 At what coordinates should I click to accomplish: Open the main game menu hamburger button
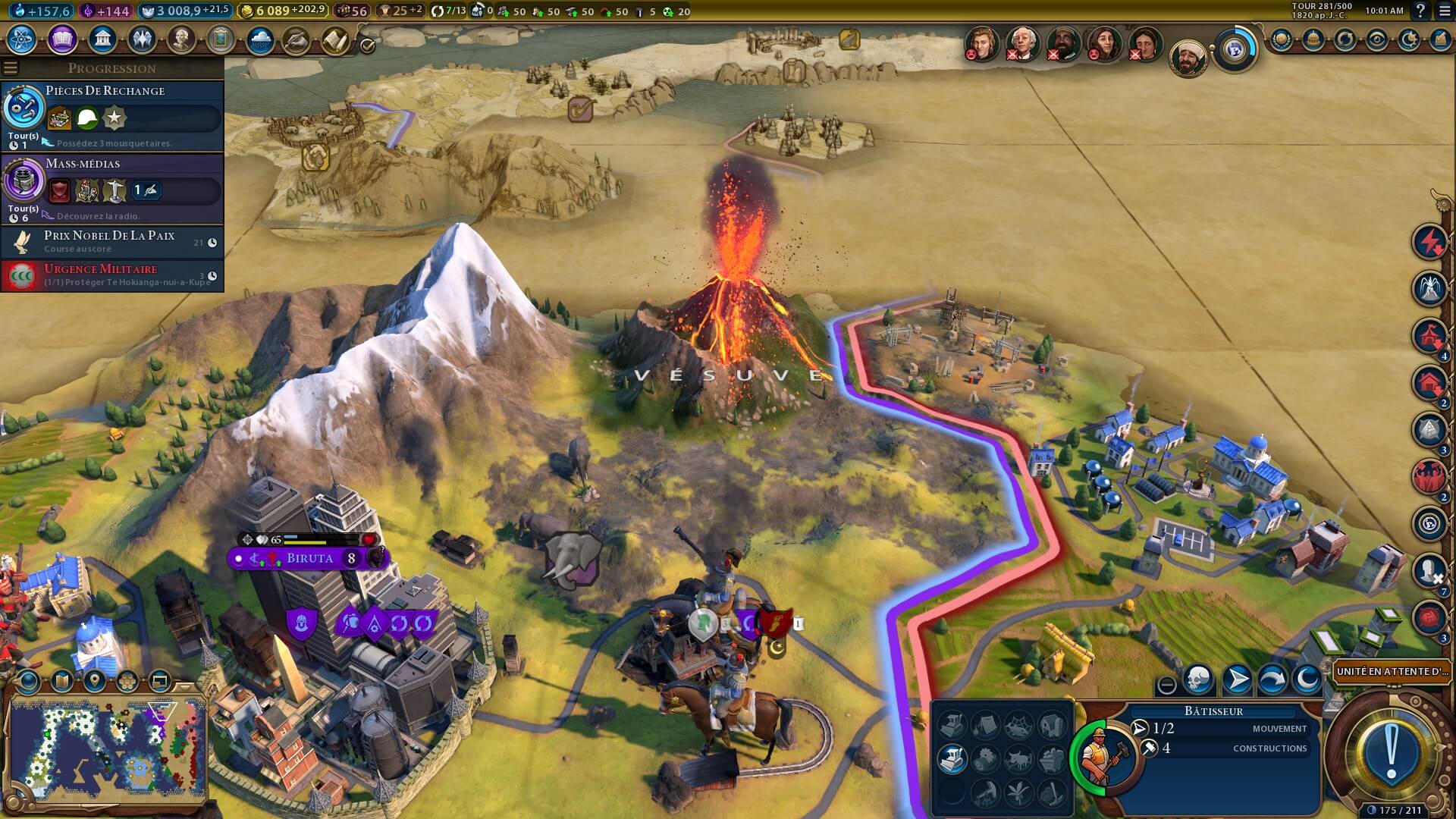[1442, 11]
